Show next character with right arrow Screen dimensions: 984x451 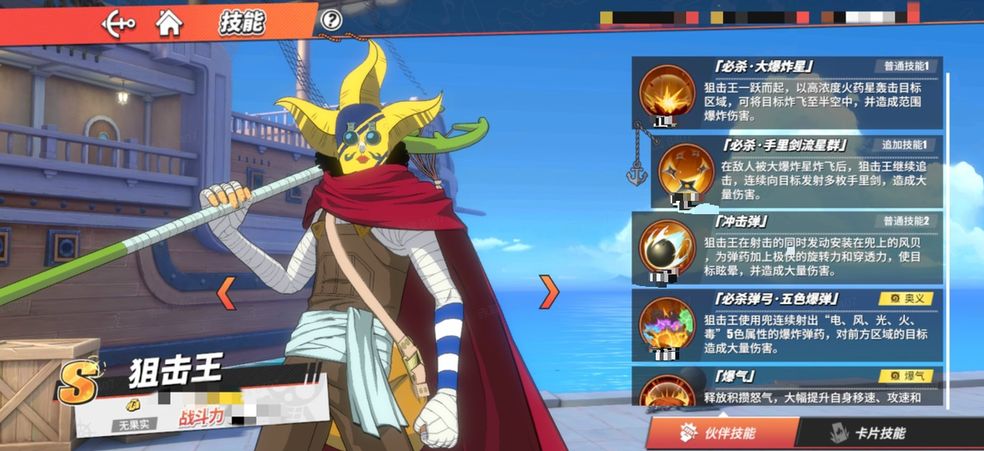coord(549,292)
